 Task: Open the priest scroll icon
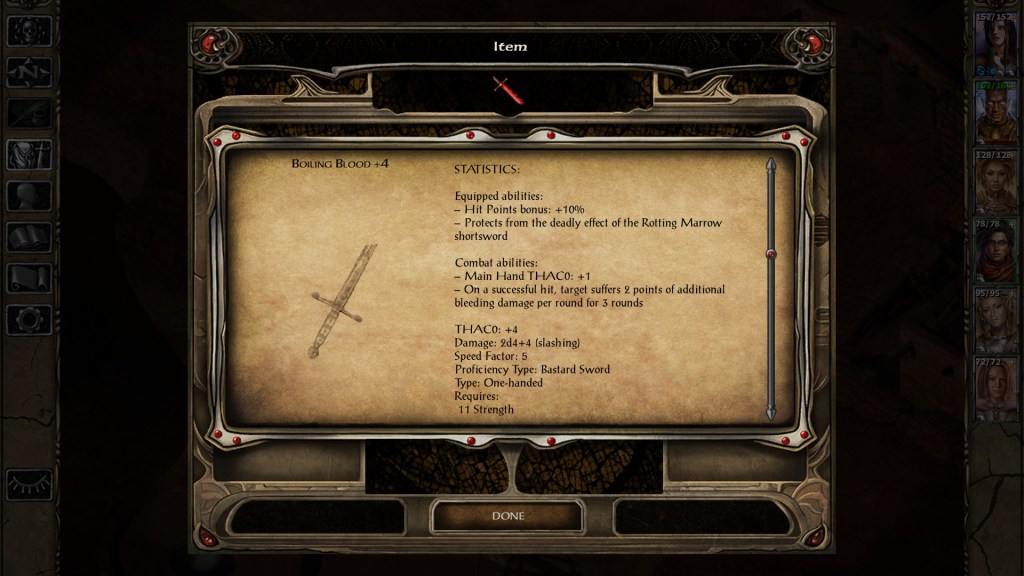pyautogui.click(x=29, y=278)
